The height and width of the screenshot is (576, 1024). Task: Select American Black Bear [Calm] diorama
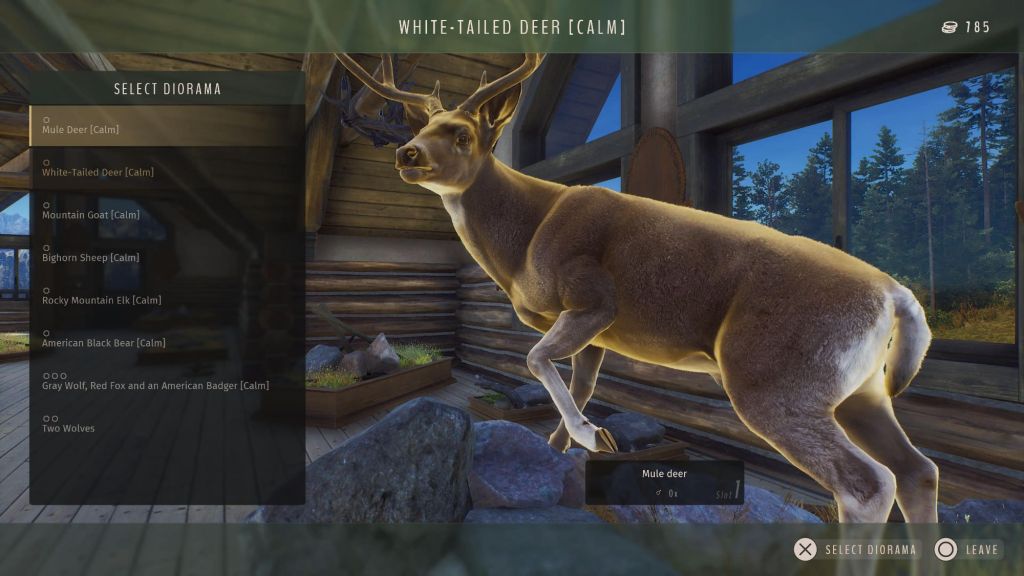coord(166,339)
